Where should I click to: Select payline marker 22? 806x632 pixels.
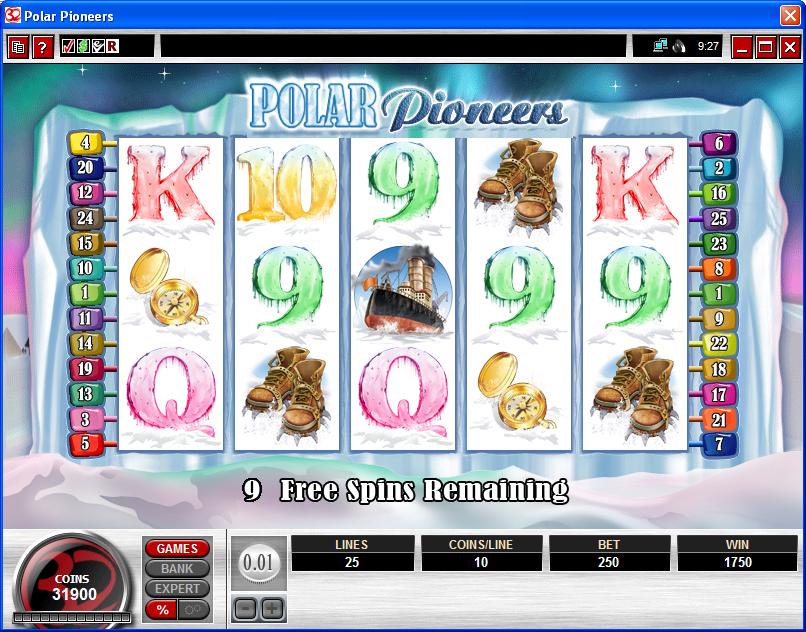[719, 343]
